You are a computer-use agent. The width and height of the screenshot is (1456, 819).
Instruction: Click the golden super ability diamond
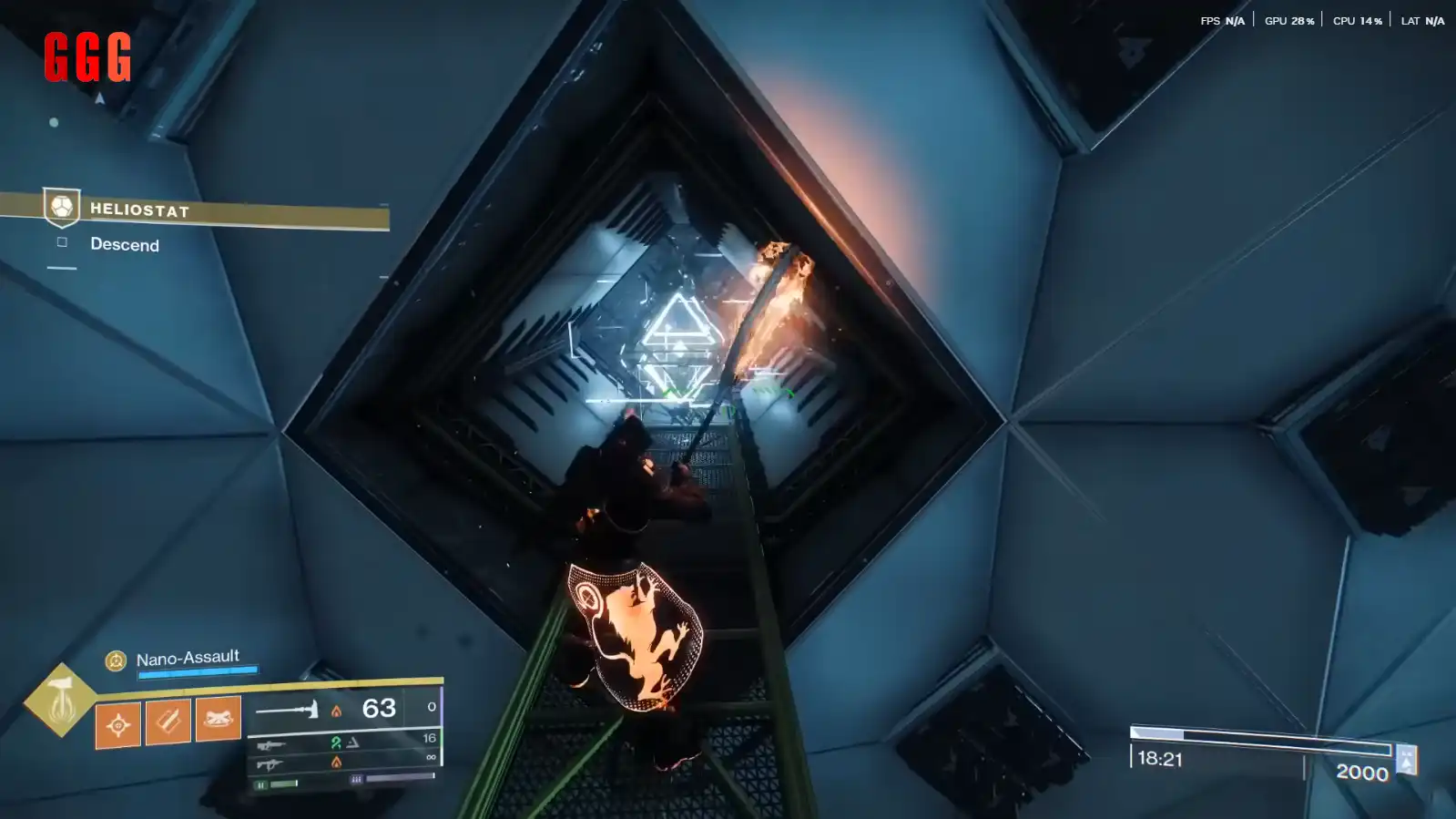[x=60, y=700]
